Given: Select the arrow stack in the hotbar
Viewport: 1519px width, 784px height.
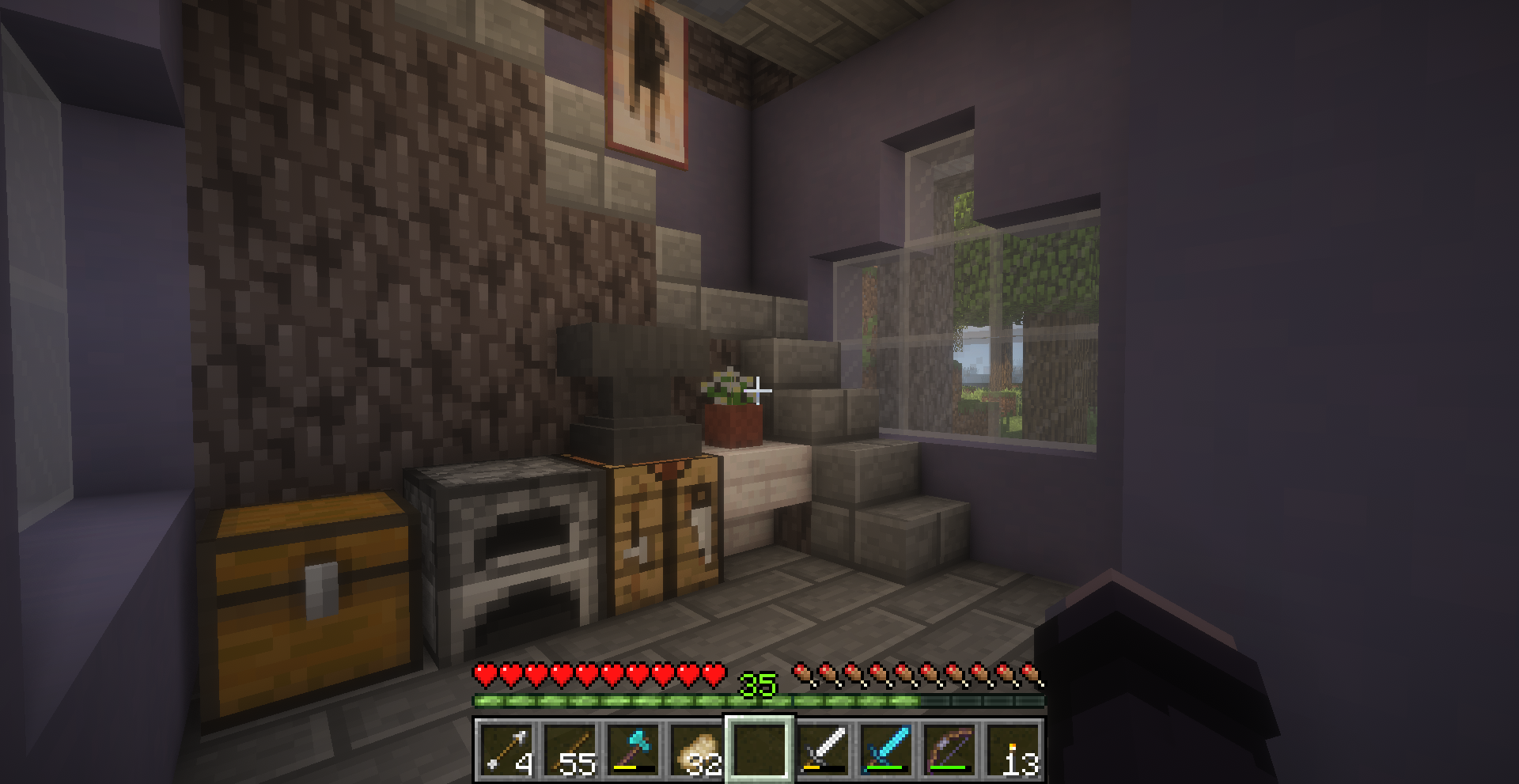Looking at the screenshot, I should pyautogui.click(x=506, y=749).
